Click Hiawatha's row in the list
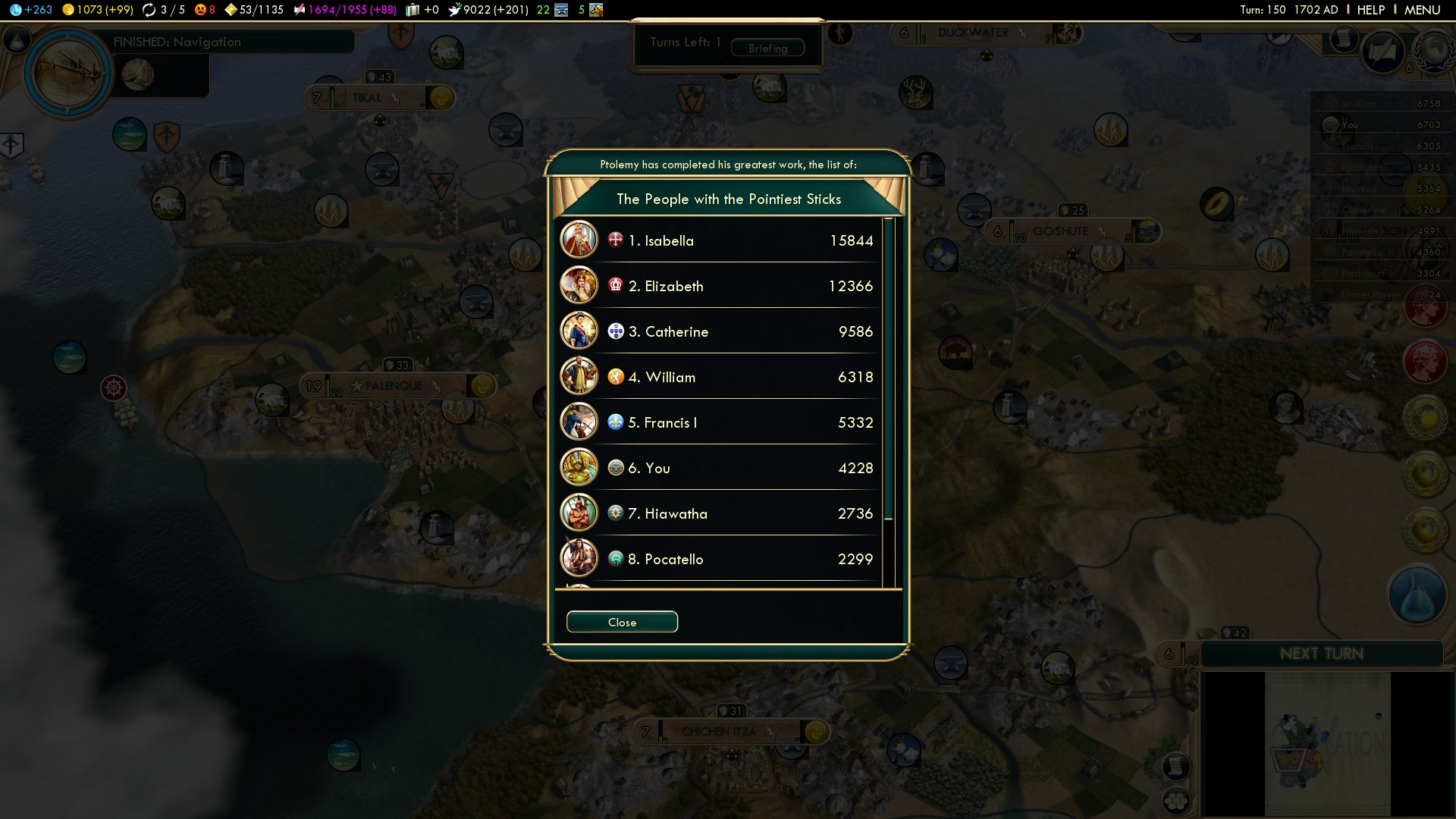1456x819 pixels. 719,513
